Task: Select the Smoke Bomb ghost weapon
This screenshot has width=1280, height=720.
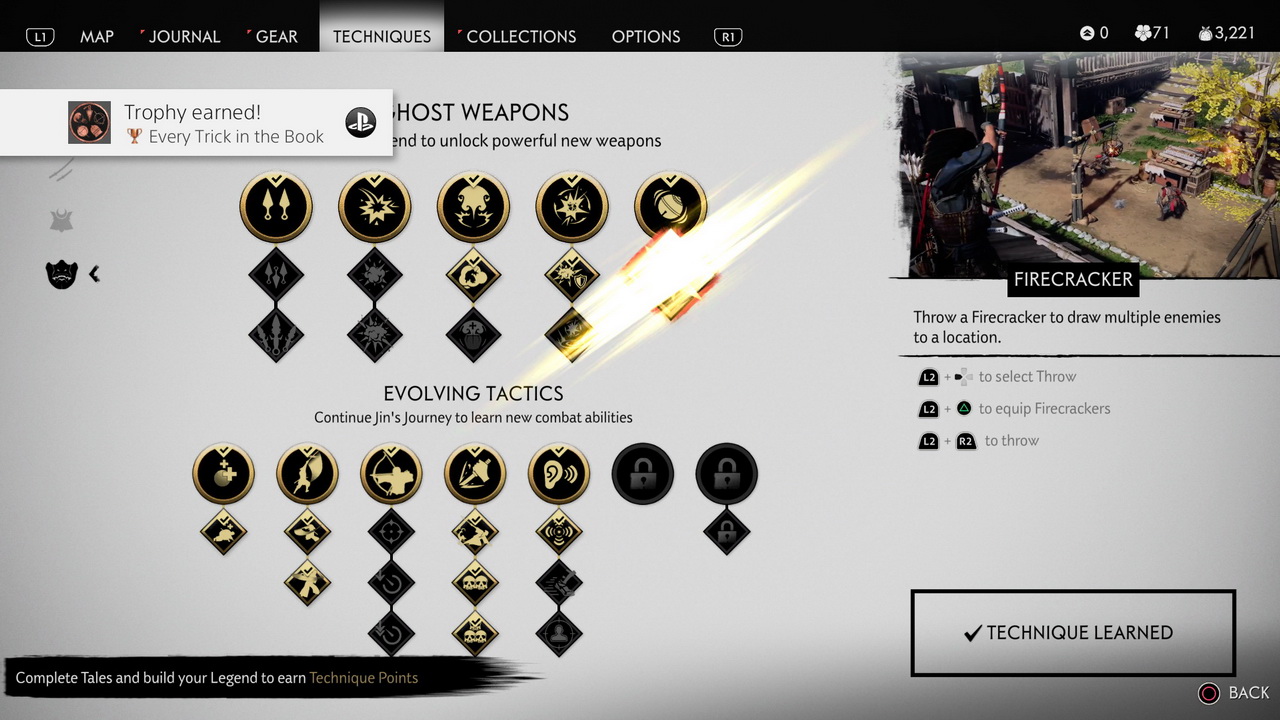Action: tap(473, 208)
